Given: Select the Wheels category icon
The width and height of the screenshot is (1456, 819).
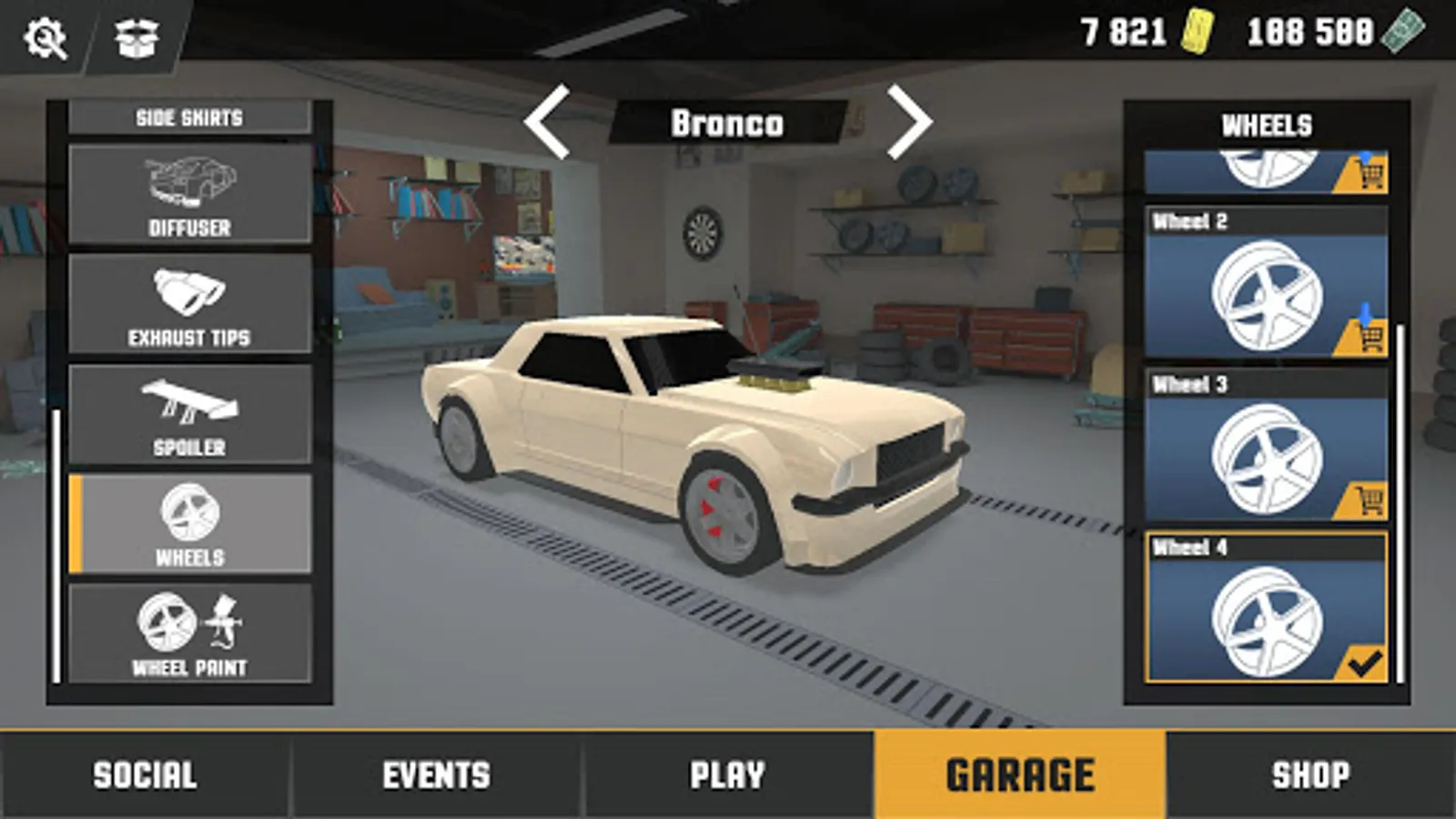Looking at the screenshot, I should [188, 521].
